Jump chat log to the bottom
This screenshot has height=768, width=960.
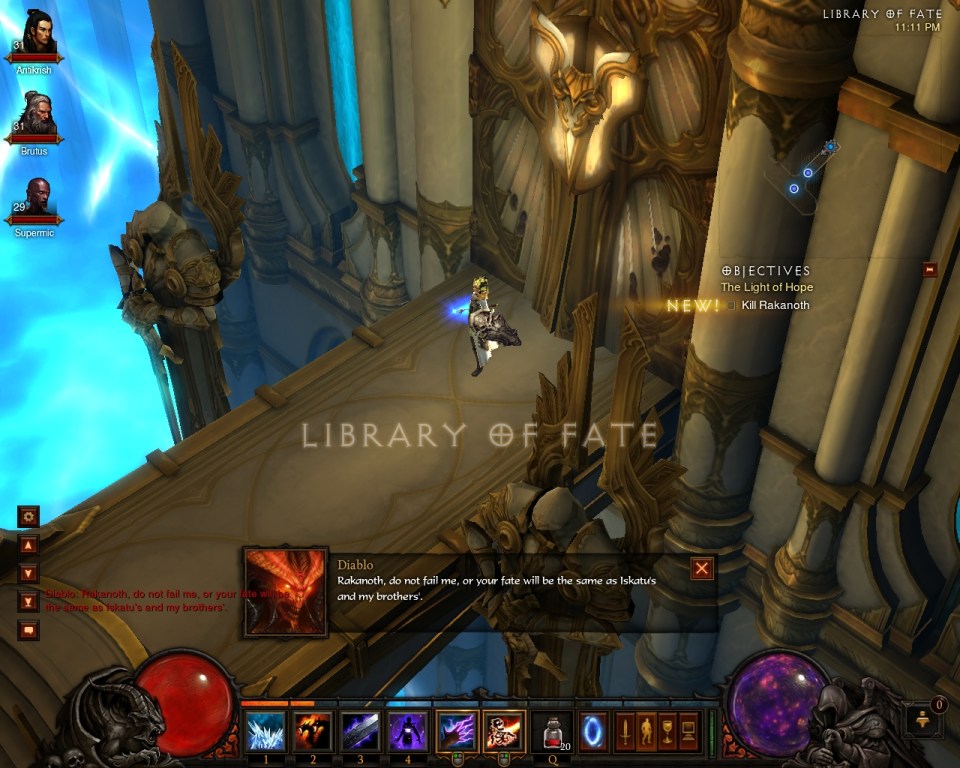click(28, 603)
